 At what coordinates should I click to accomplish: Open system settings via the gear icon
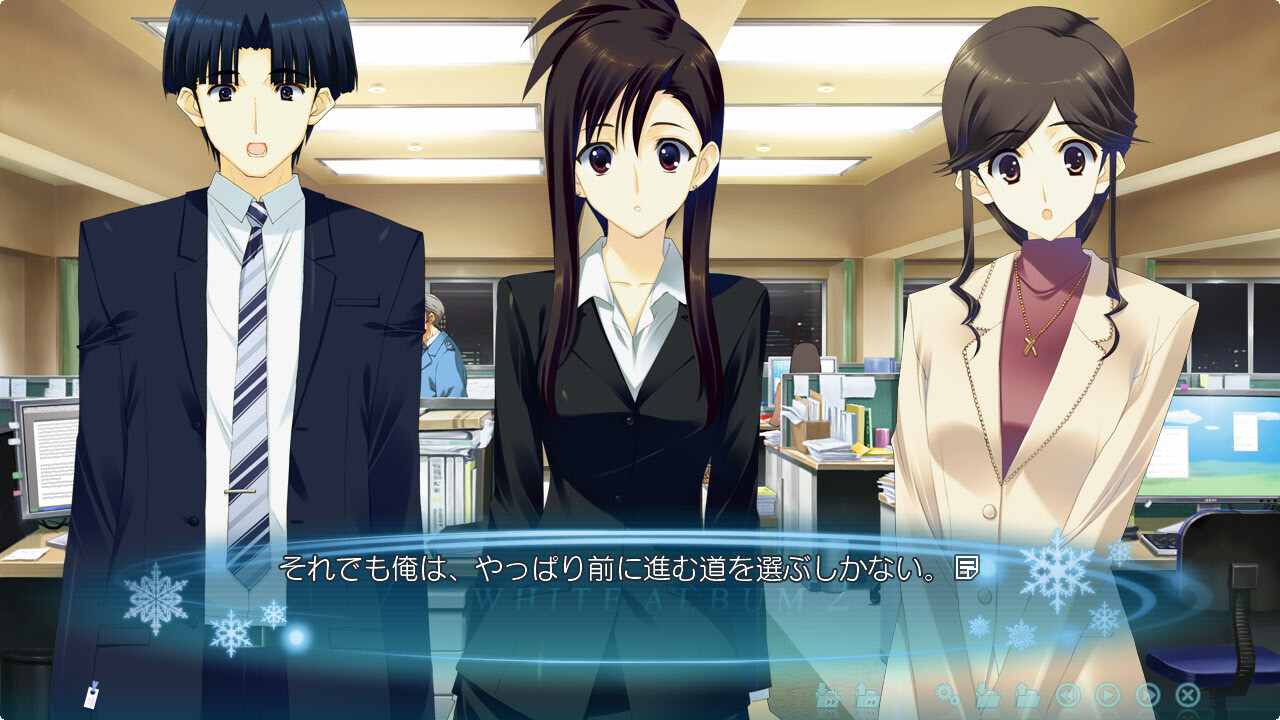tap(948, 695)
